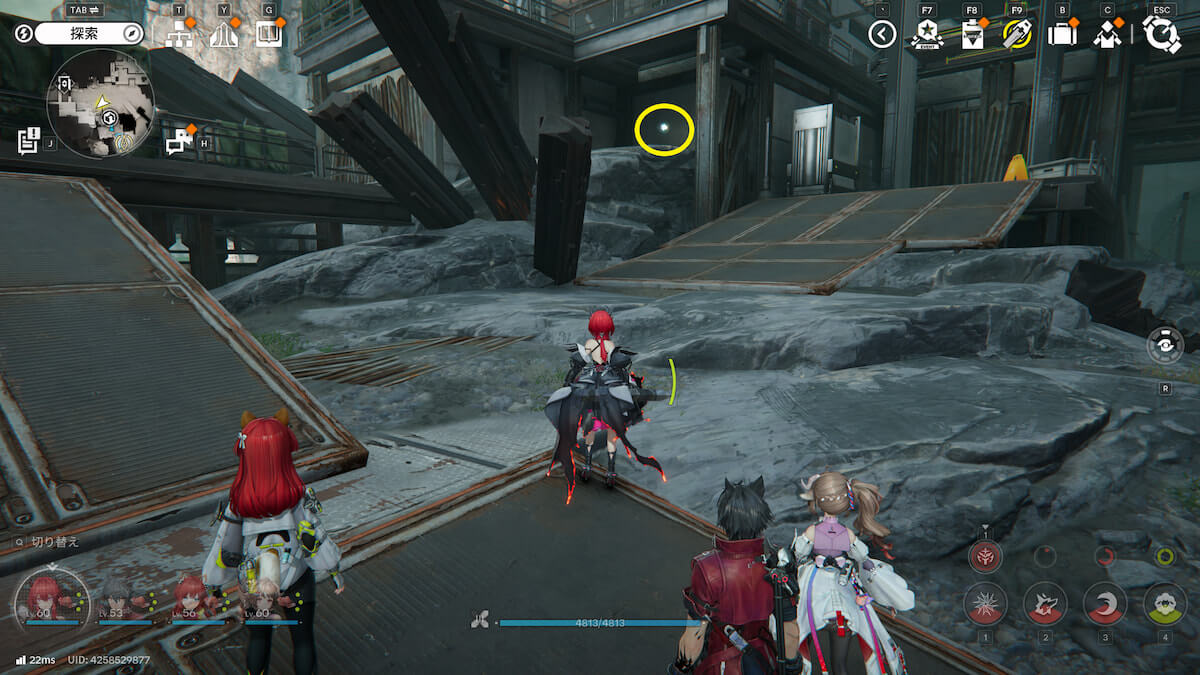Open the Event star badge icon
The width and height of the screenshot is (1200, 675).
click(x=927, y=35)
